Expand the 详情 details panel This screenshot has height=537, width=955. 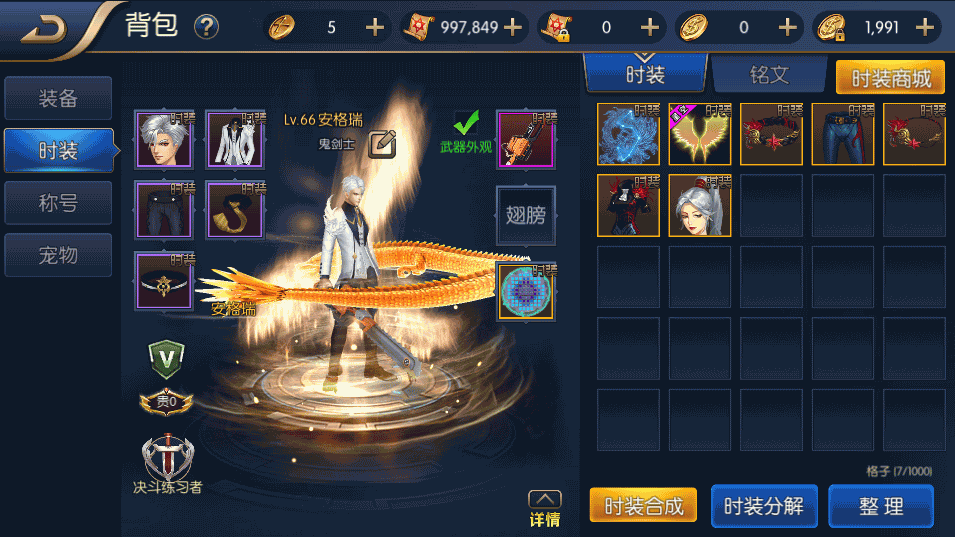tap(545, 508)
